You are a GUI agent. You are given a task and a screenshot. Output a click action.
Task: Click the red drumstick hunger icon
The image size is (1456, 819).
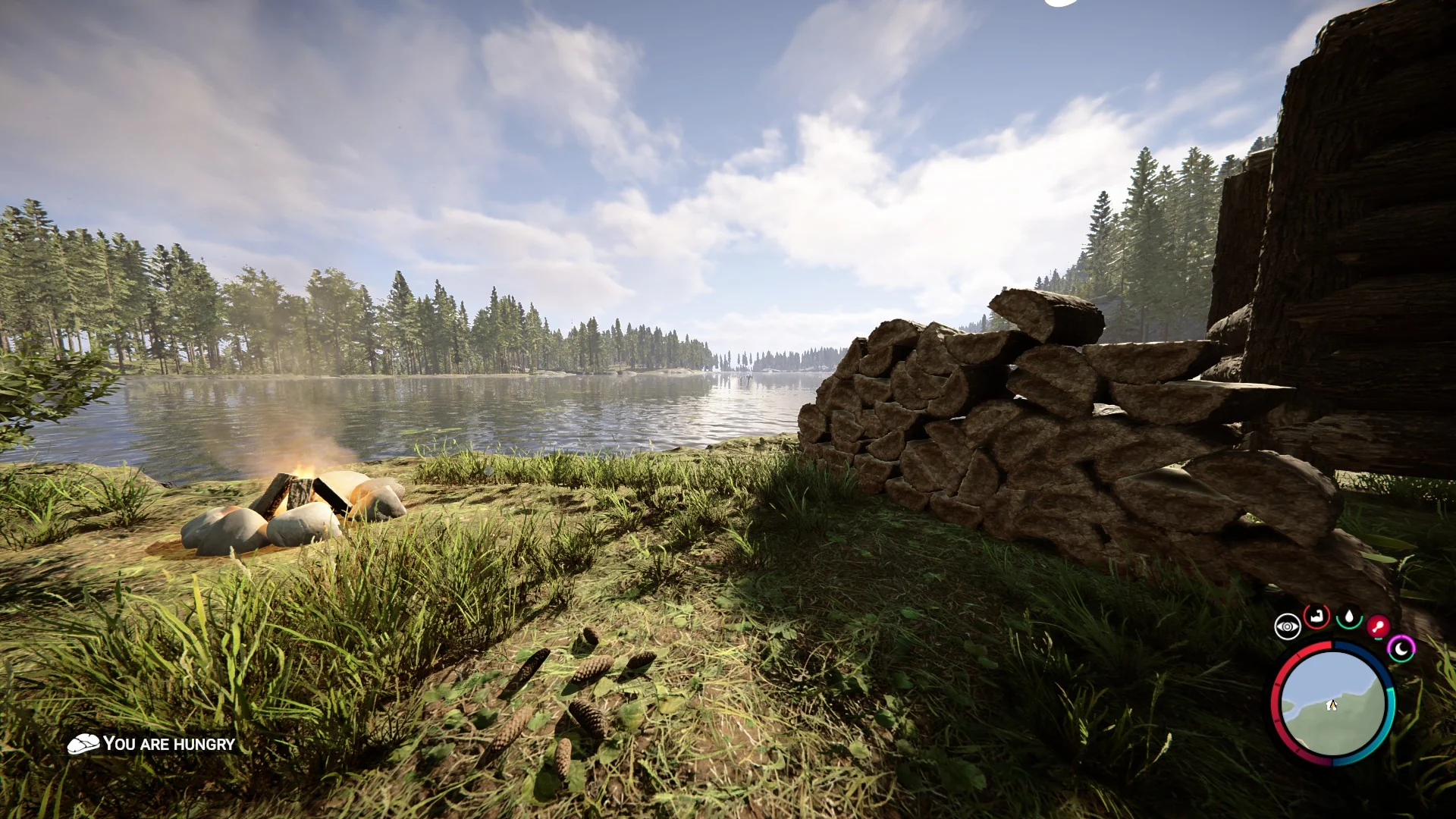pos(1378,627)
